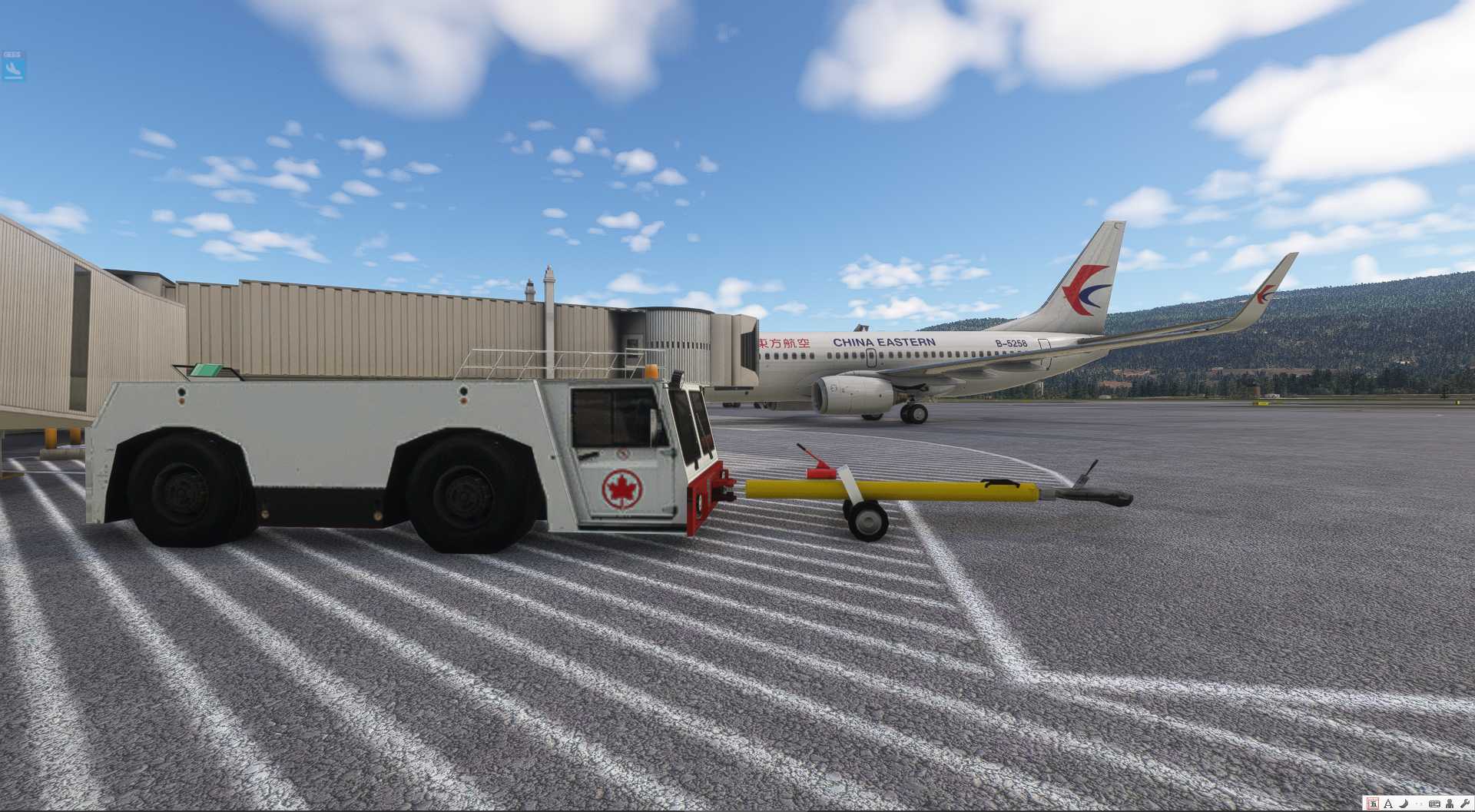Click the green handle on the tug deck
1475x812 pixels.
[207, 371]
